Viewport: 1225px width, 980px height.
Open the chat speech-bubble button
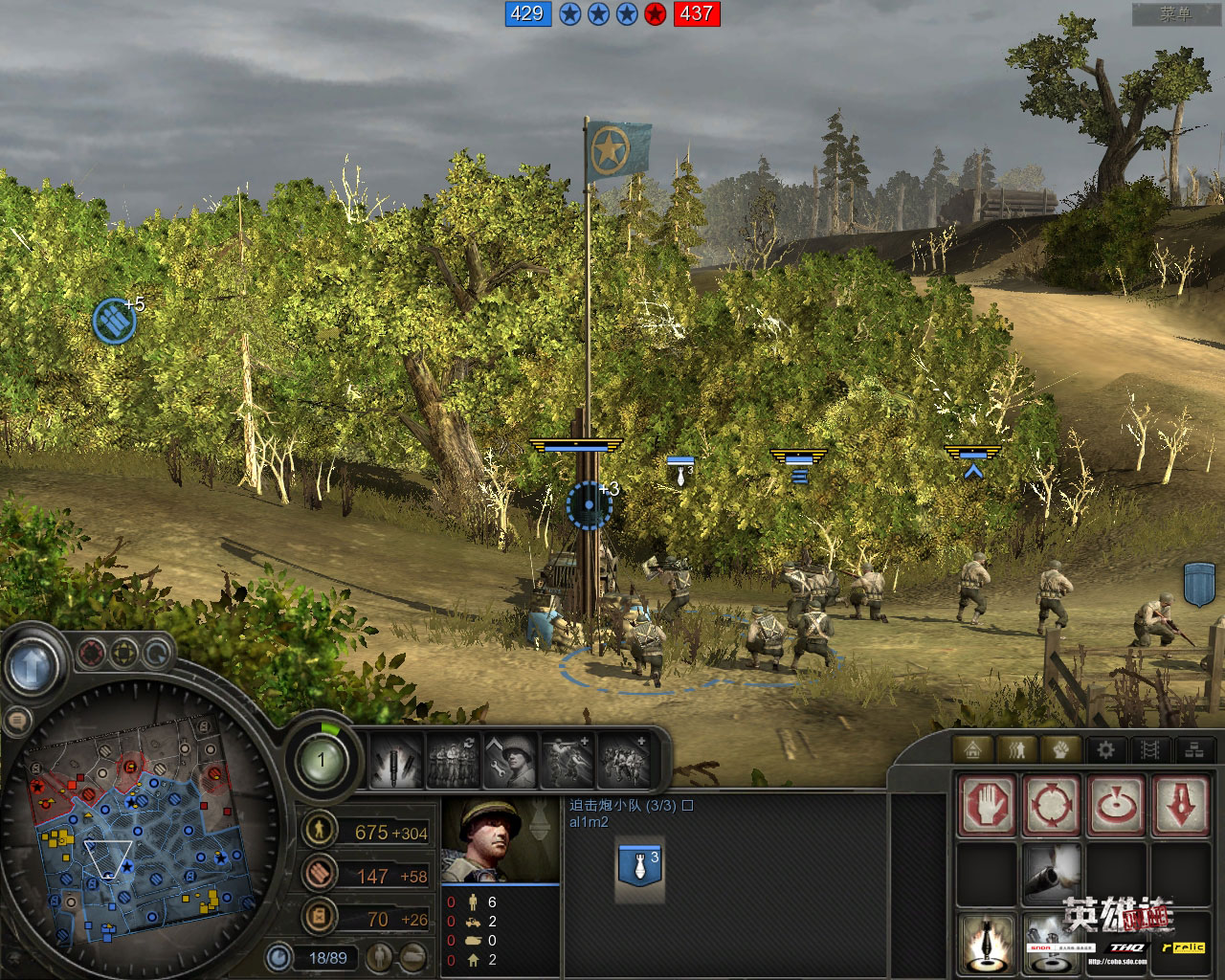(x=15, y=720)
